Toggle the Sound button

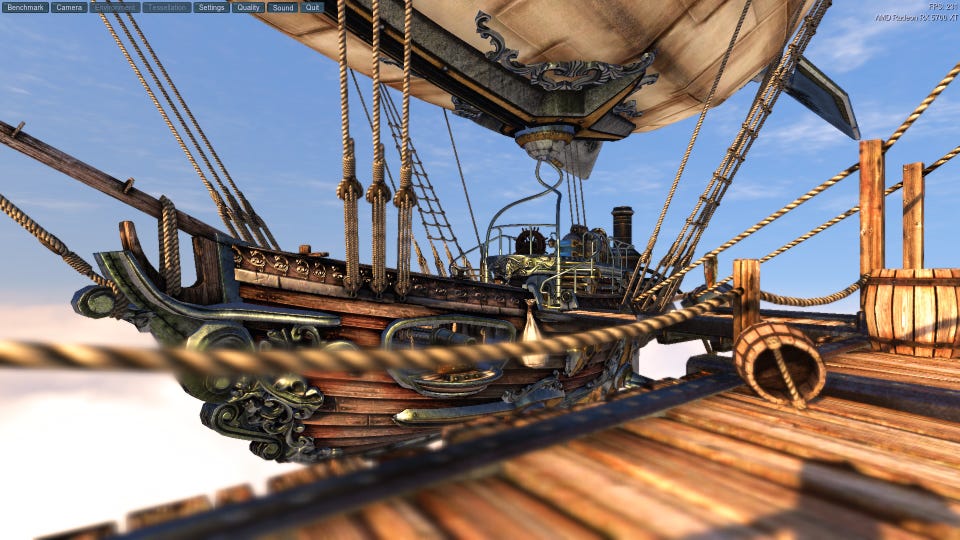click(282, 7)
